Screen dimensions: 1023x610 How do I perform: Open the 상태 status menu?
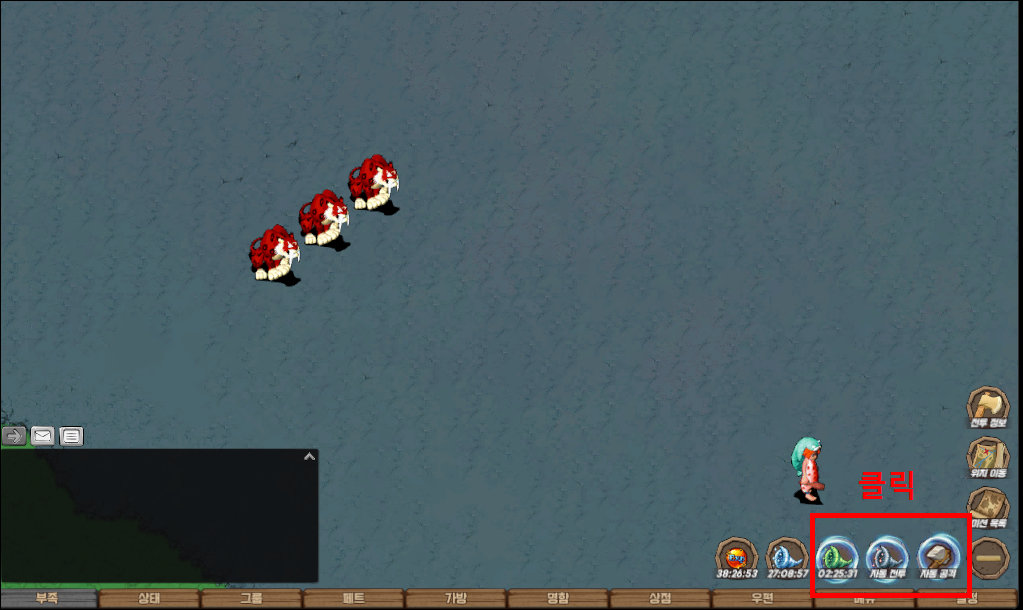(x=148, y=599)
